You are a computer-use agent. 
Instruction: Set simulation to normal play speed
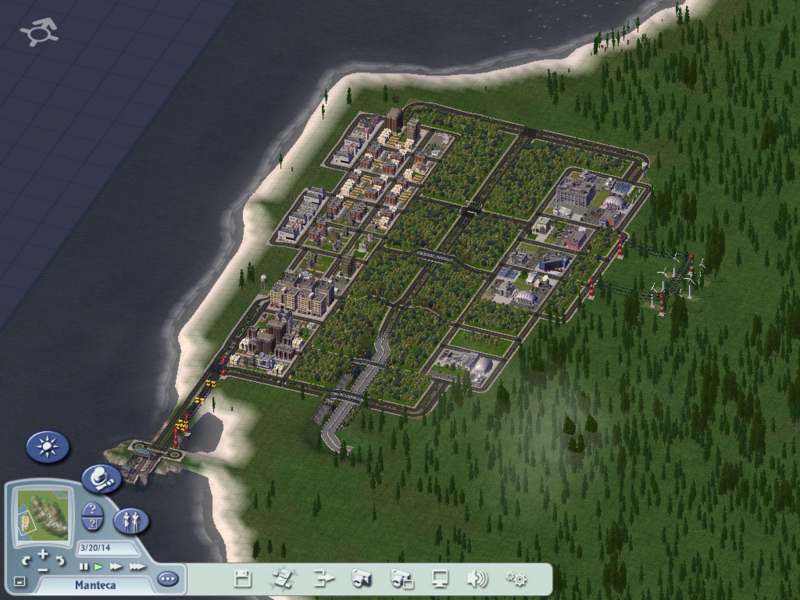(98, 567)
